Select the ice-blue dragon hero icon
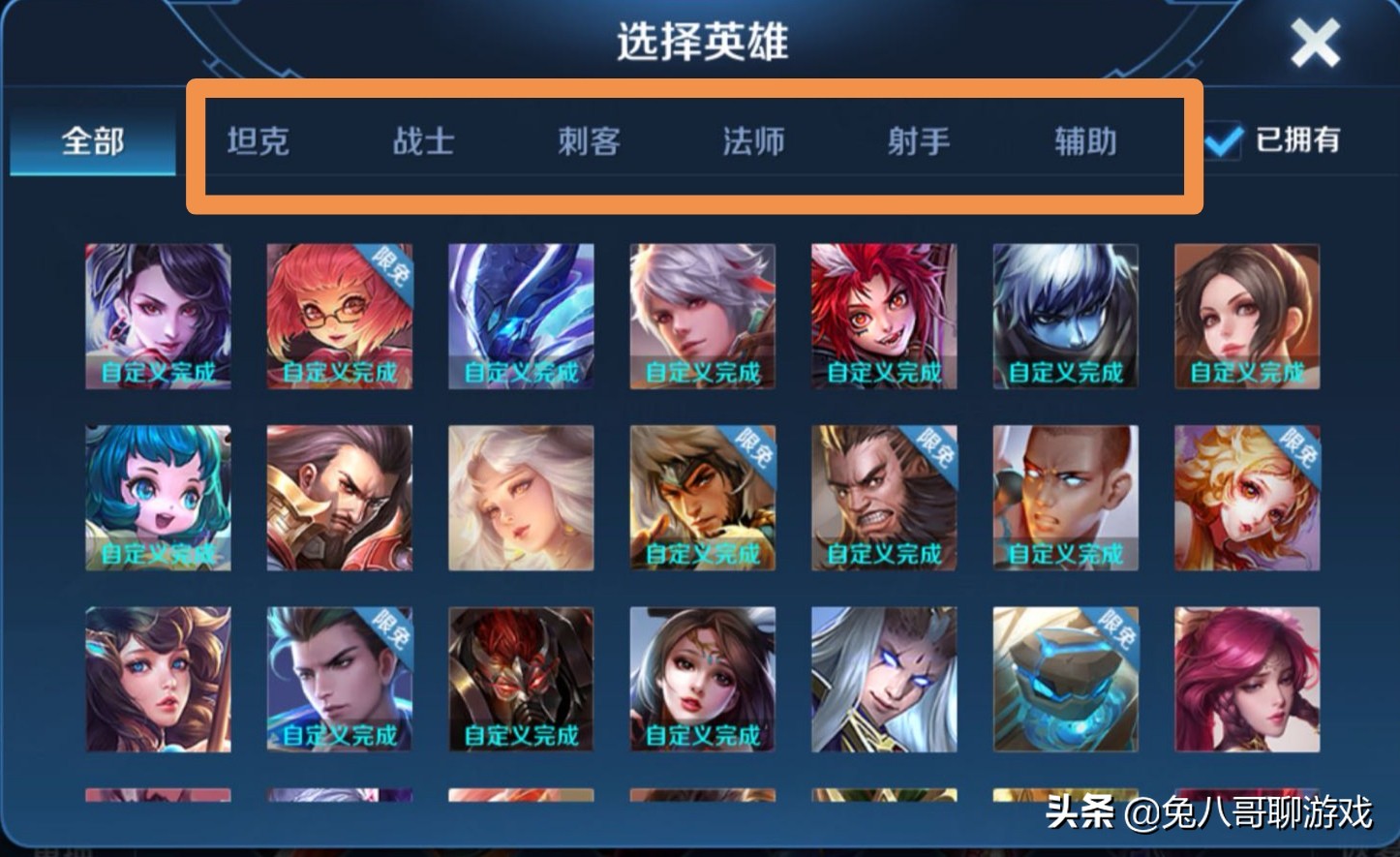 point(521,315)
